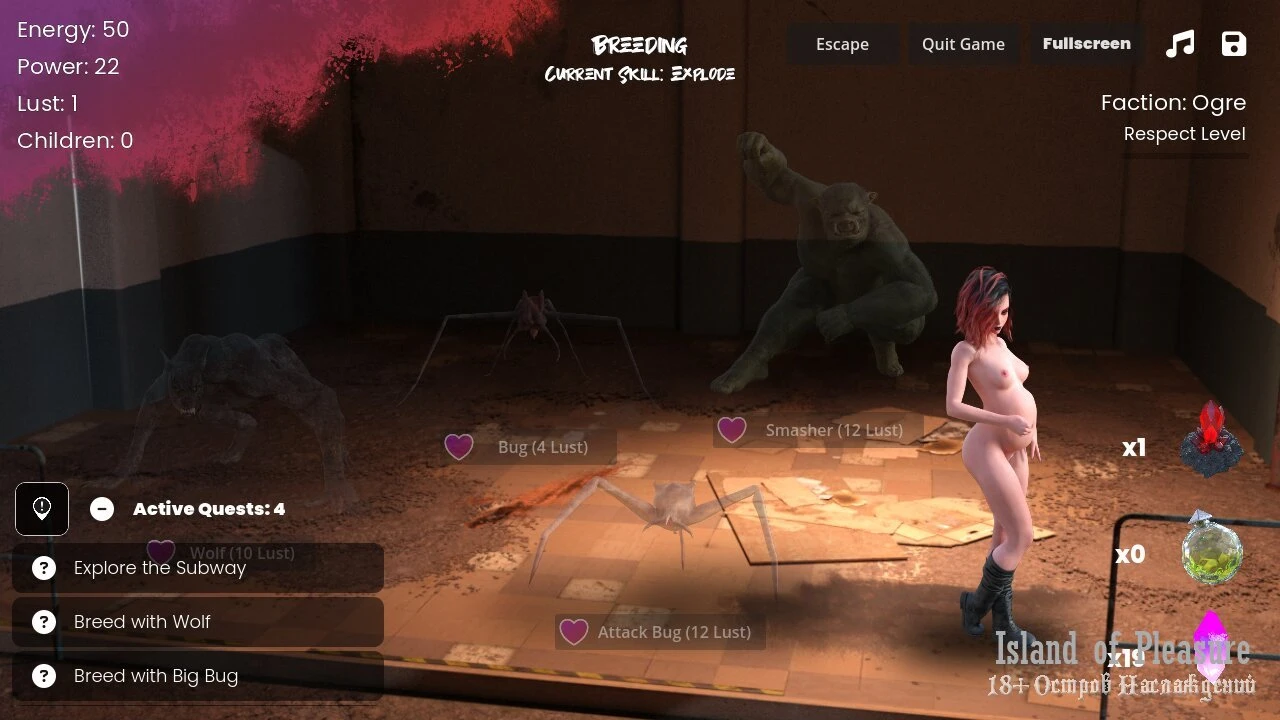This screenshot has width=1280, height=720.
Task: Toggle Fullscreen mode
Action: pyautogui.click(x=1086, y=44)
